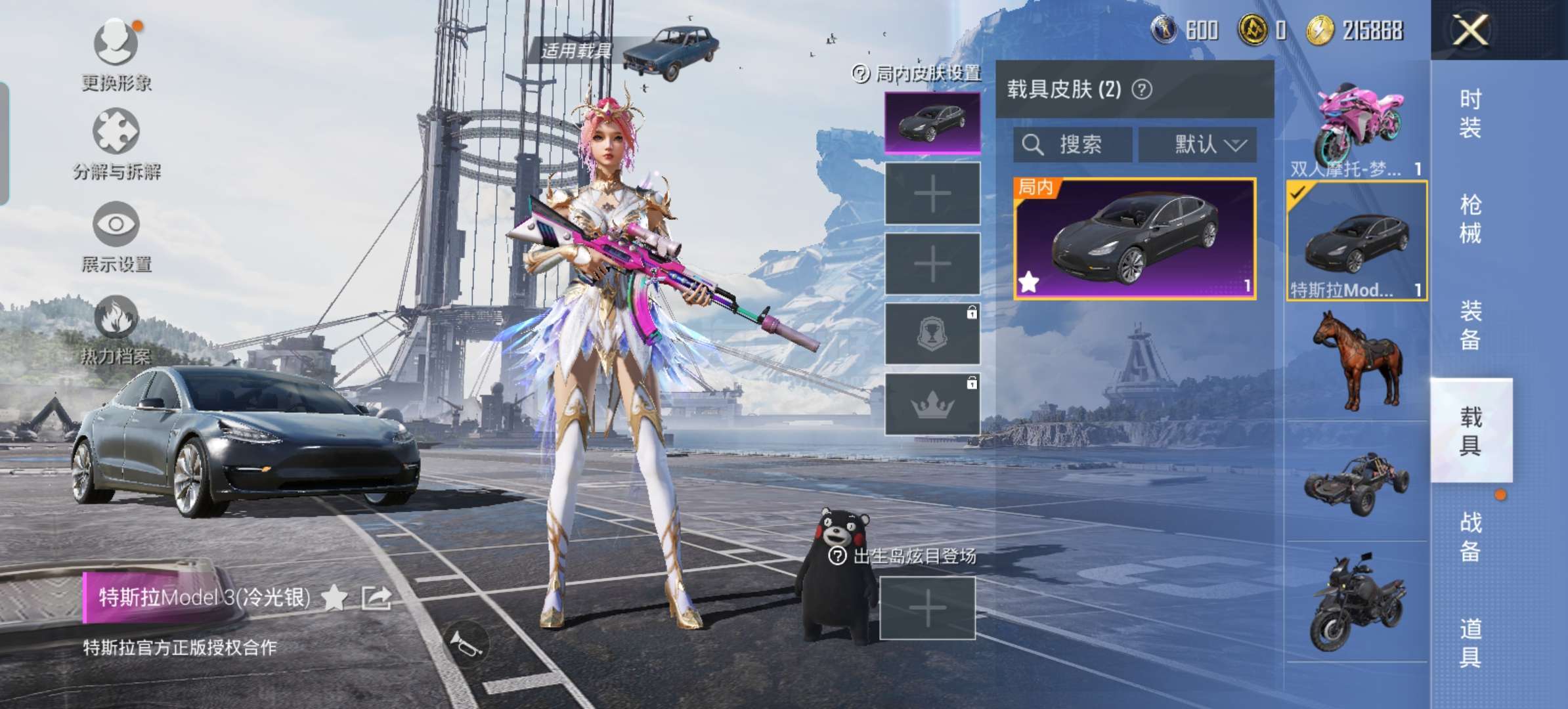Switch to the 道具 items tab

1470,643
